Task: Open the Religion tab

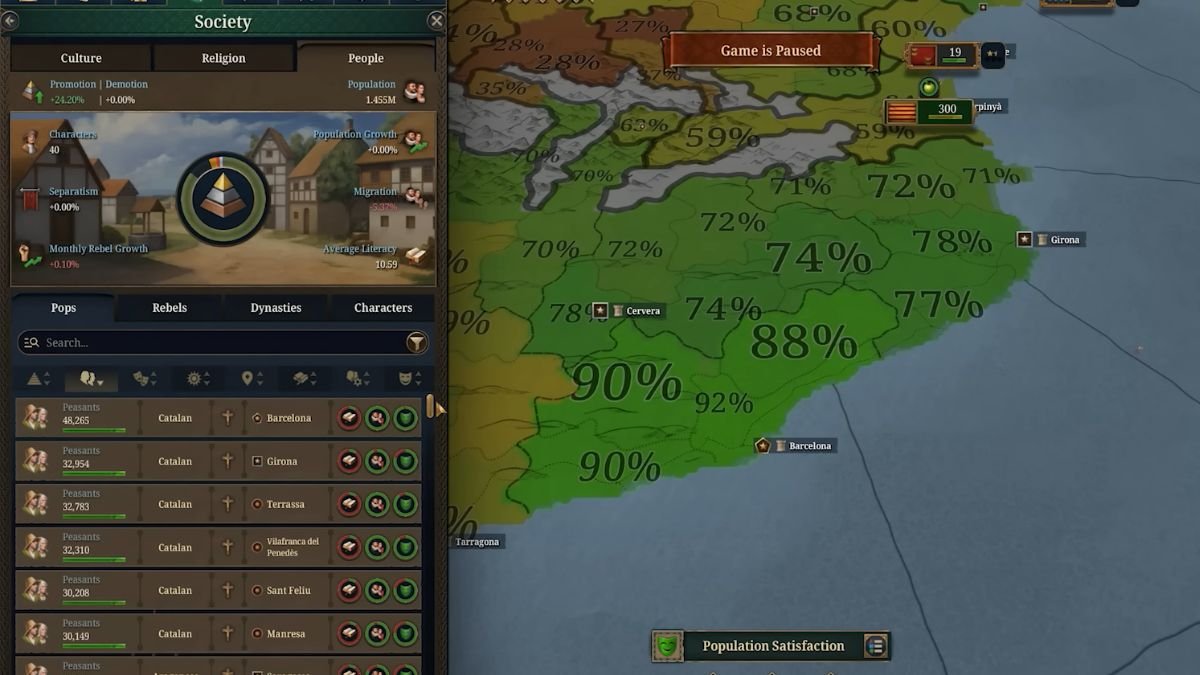Action: [x=223, y=58]
